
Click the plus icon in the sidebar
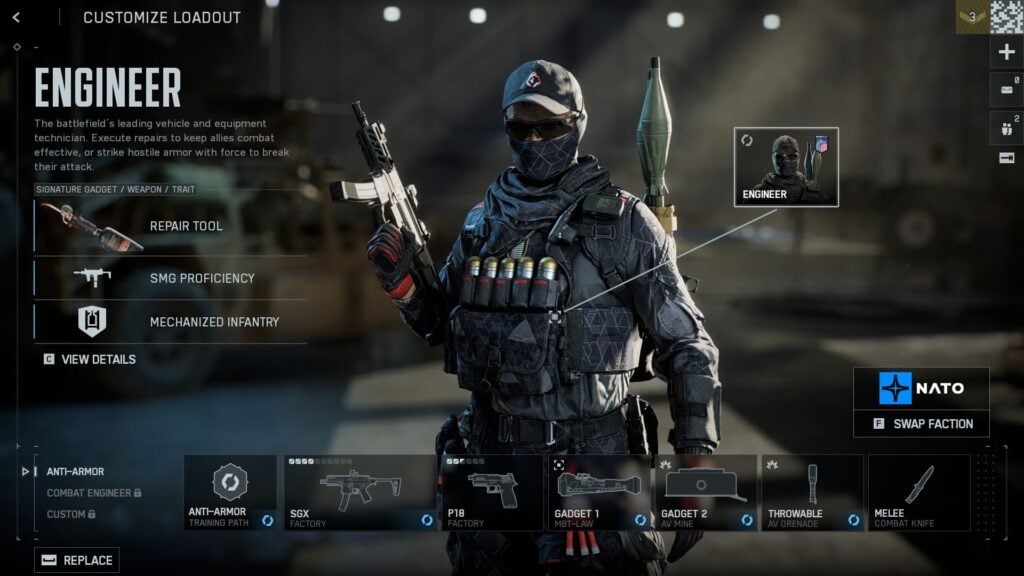[x=1006, y=52]
